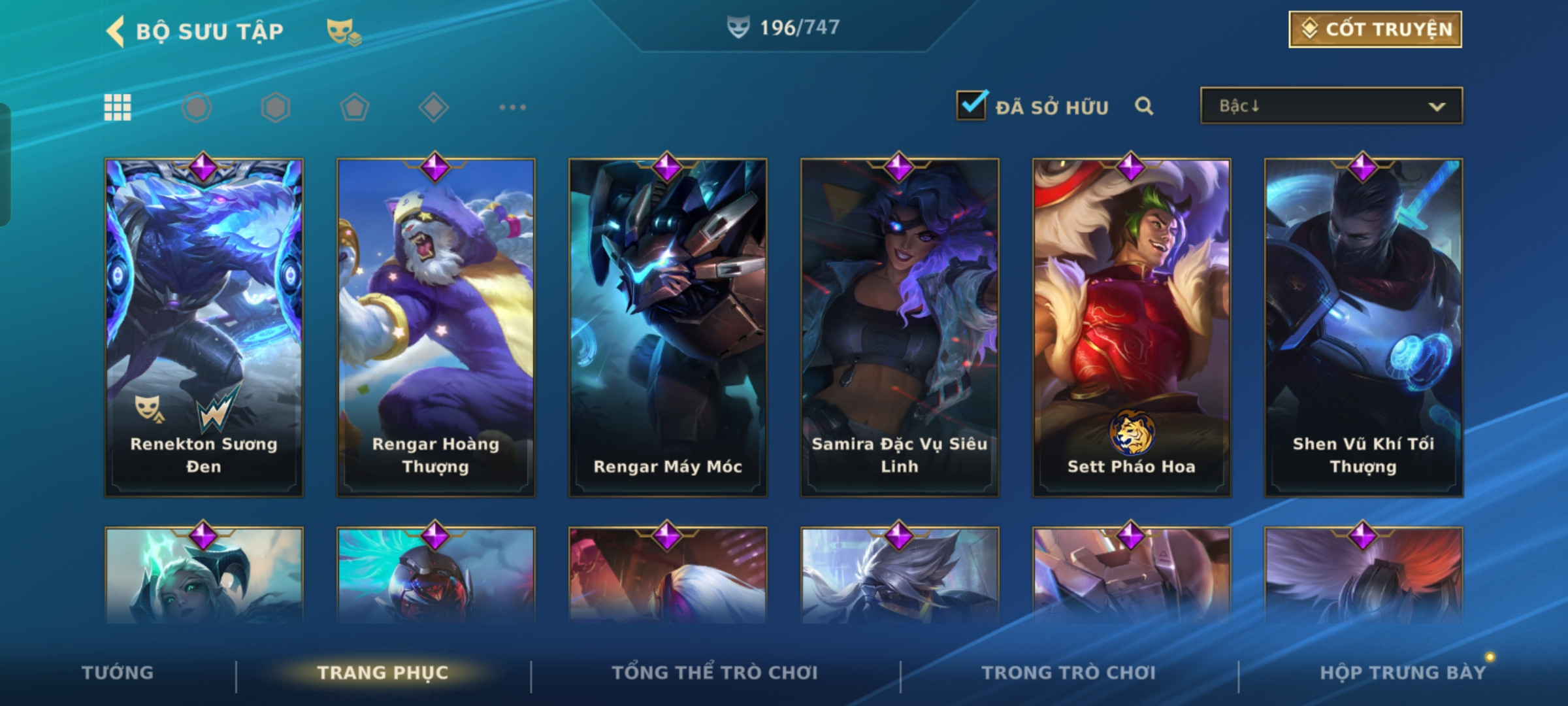The width and height of the screenshot is (1568, 706).
Task: Open the Tổng Thể Trò Chơi tab
Action: click(x=715, y=673)
